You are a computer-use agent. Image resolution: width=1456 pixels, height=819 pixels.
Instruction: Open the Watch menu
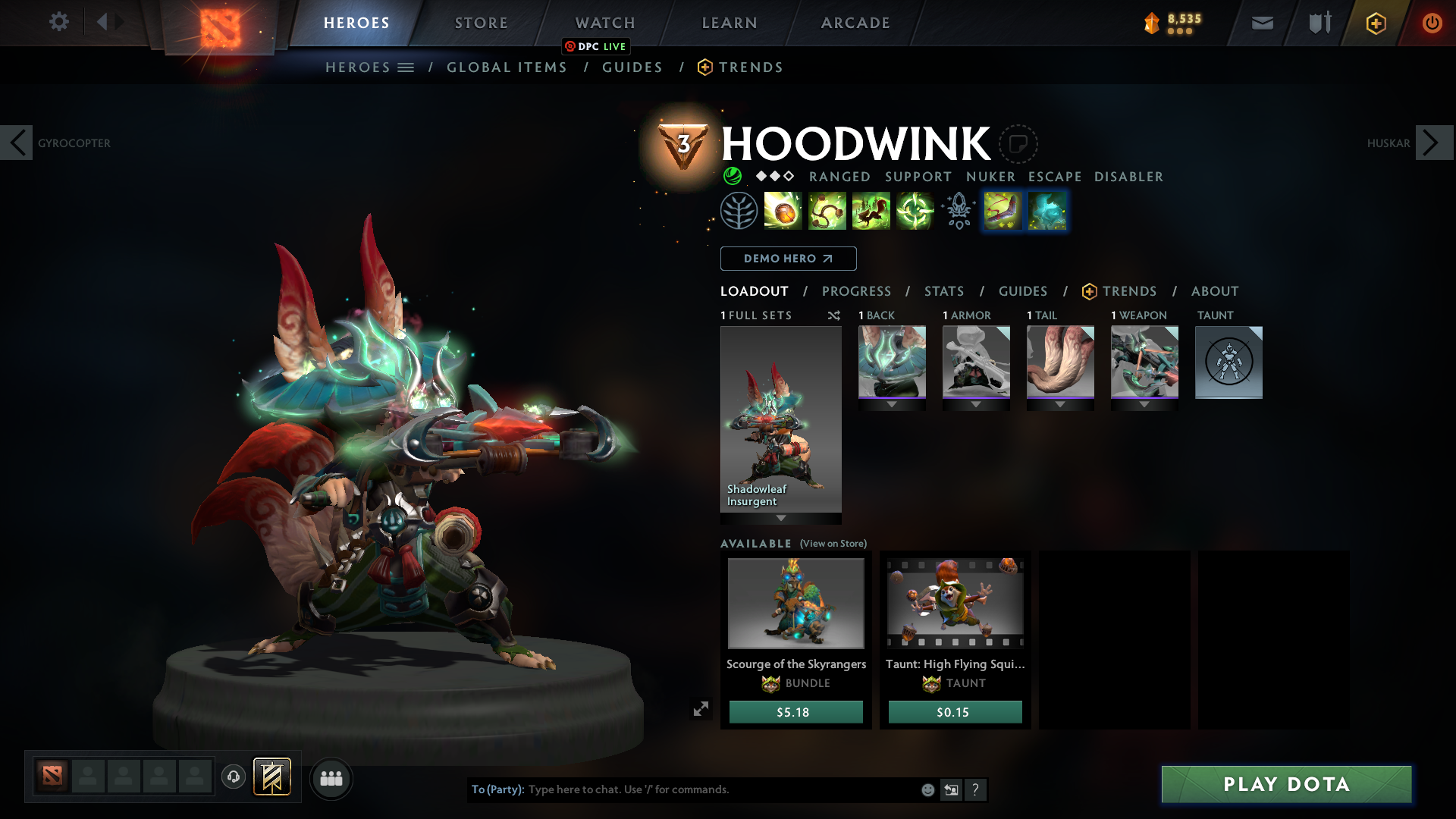pos(604,23)
